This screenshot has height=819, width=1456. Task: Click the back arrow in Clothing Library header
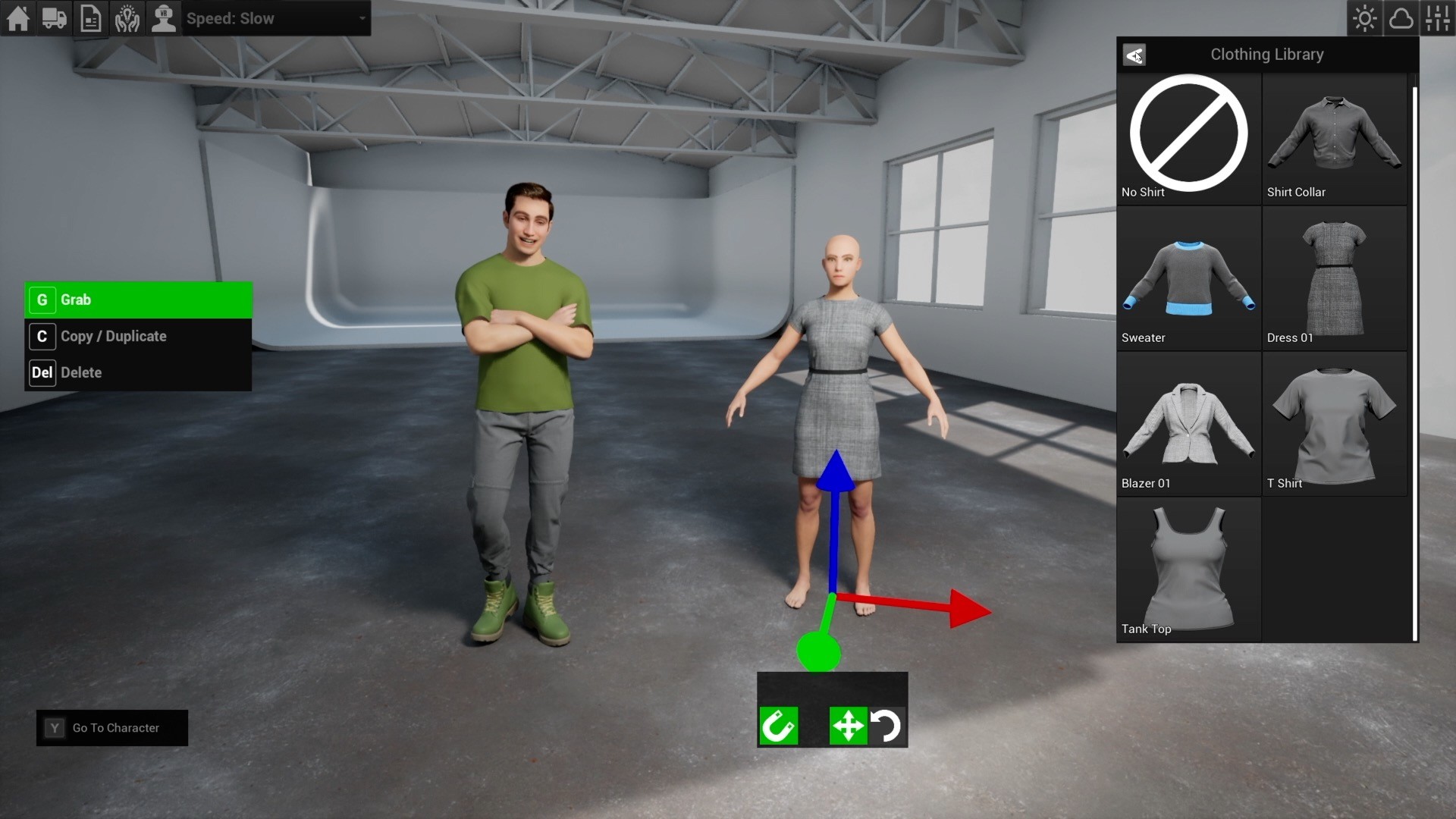click(x=1134, y=55)
